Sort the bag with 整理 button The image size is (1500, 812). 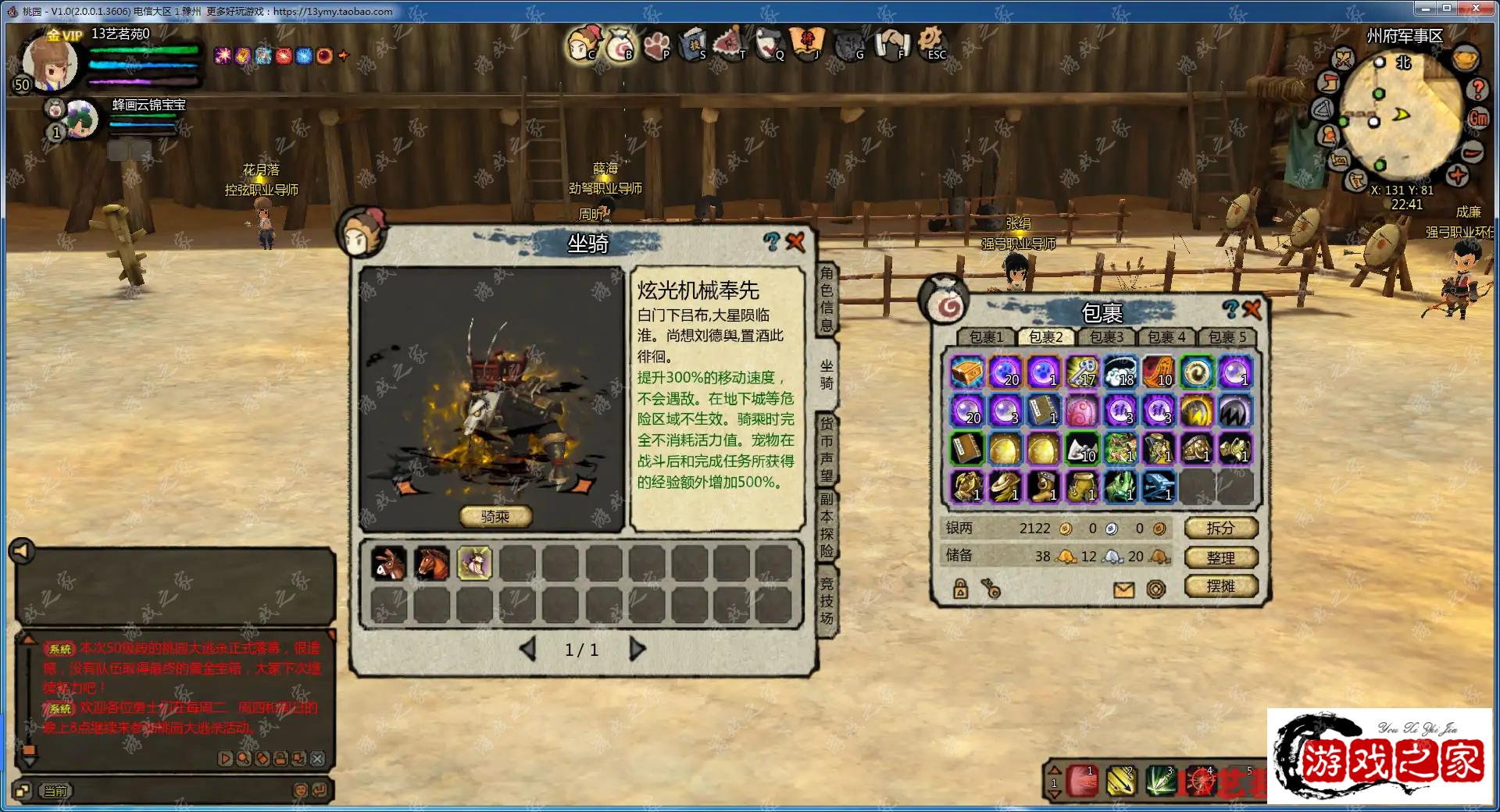click(x=1220, y=557)
